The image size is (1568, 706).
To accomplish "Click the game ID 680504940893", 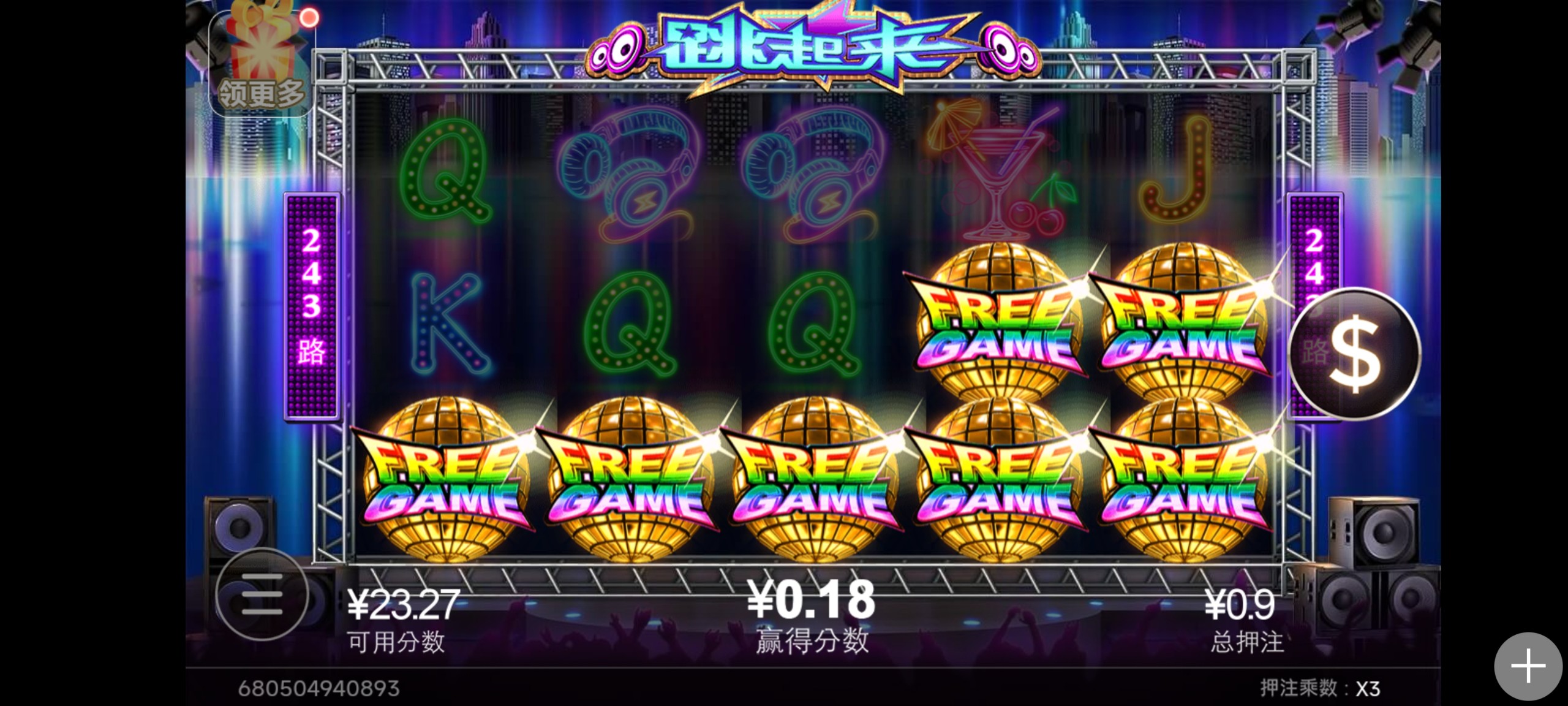I will click(x=318, y=688).
